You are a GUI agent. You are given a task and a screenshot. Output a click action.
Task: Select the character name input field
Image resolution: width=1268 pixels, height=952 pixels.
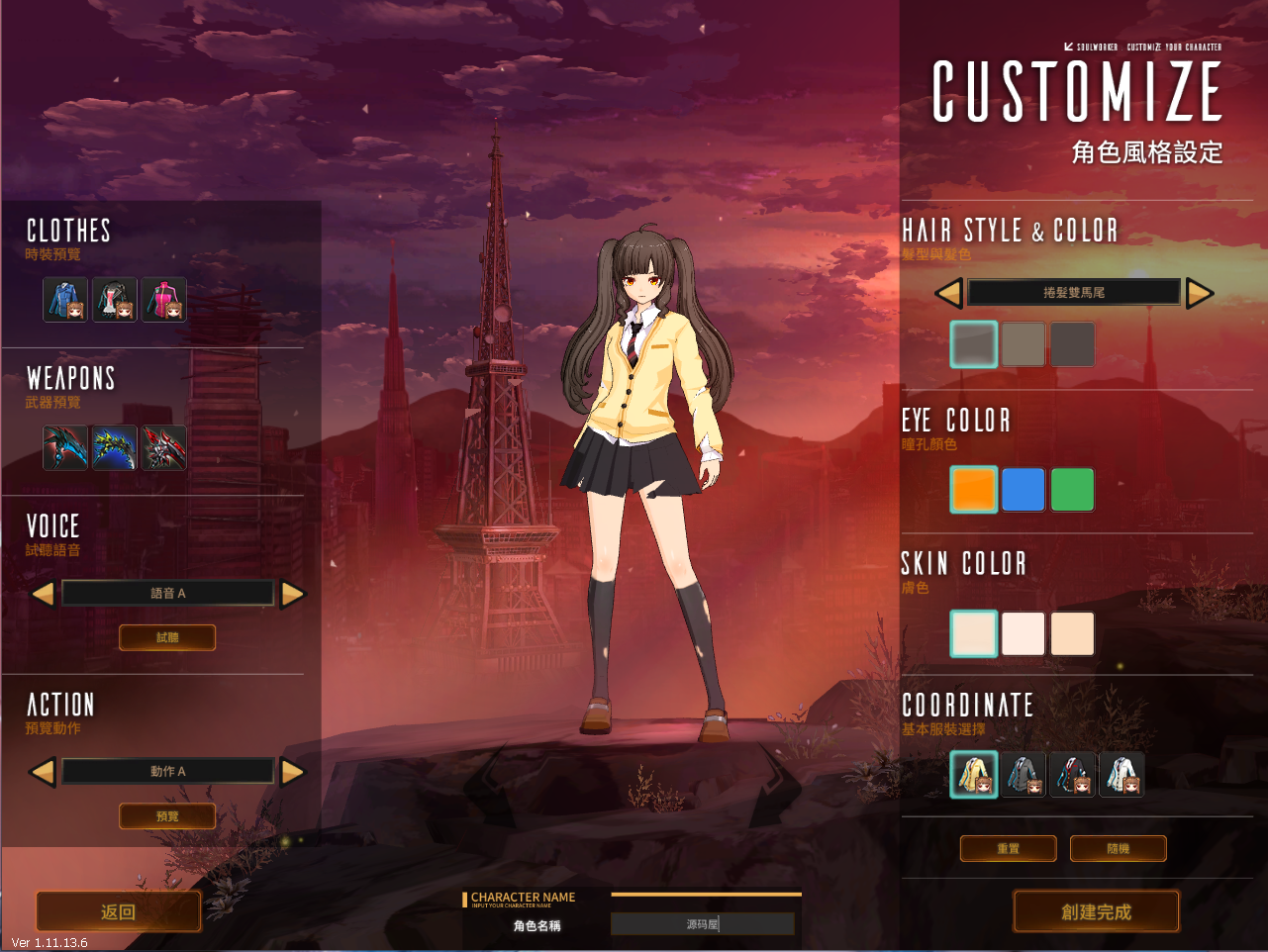[702, 924]
